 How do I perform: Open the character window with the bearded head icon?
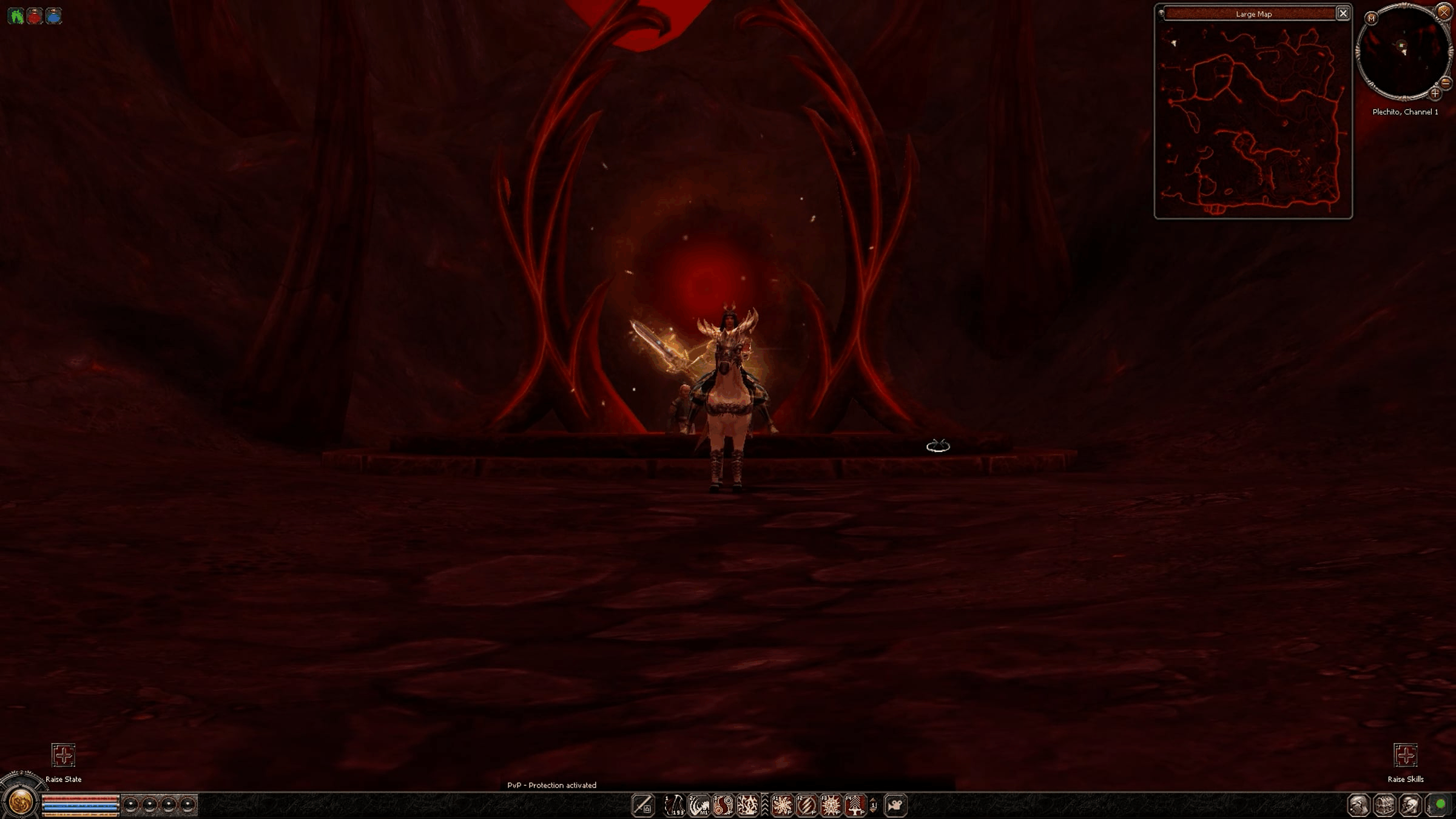[x=1358, y=805]
